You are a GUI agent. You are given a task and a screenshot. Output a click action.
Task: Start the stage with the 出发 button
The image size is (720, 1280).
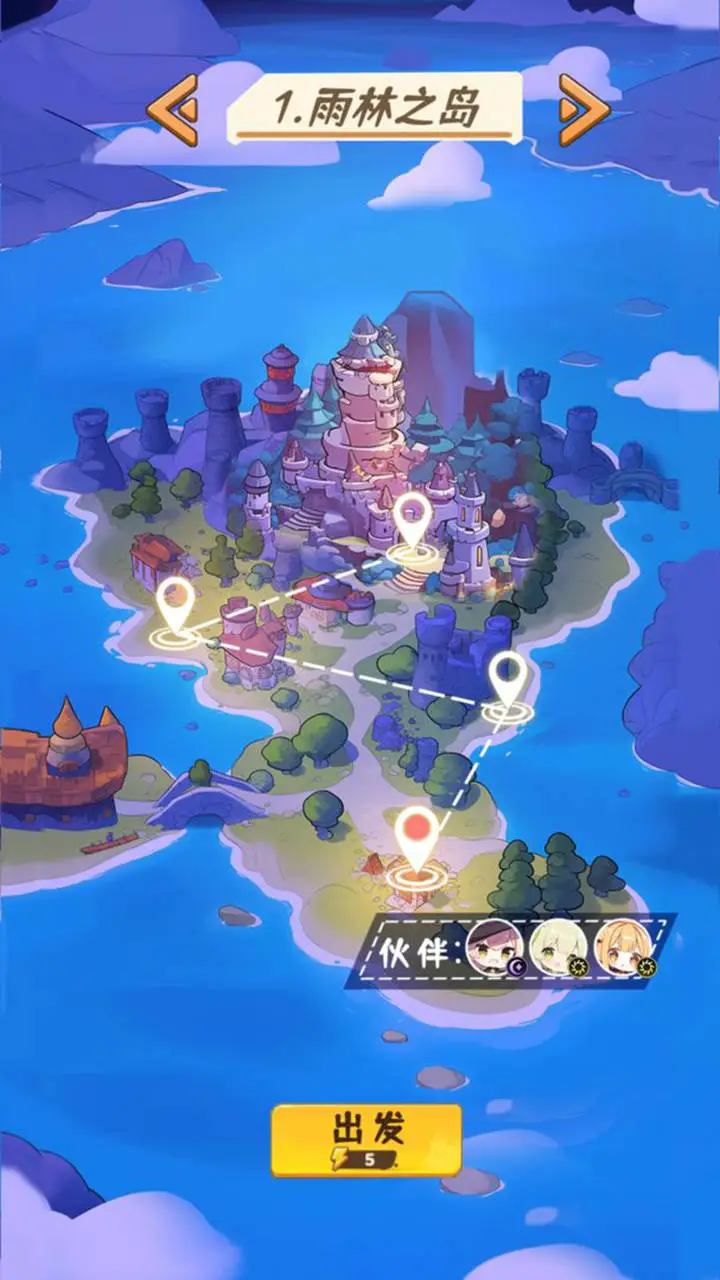[x=366, y=1139]
